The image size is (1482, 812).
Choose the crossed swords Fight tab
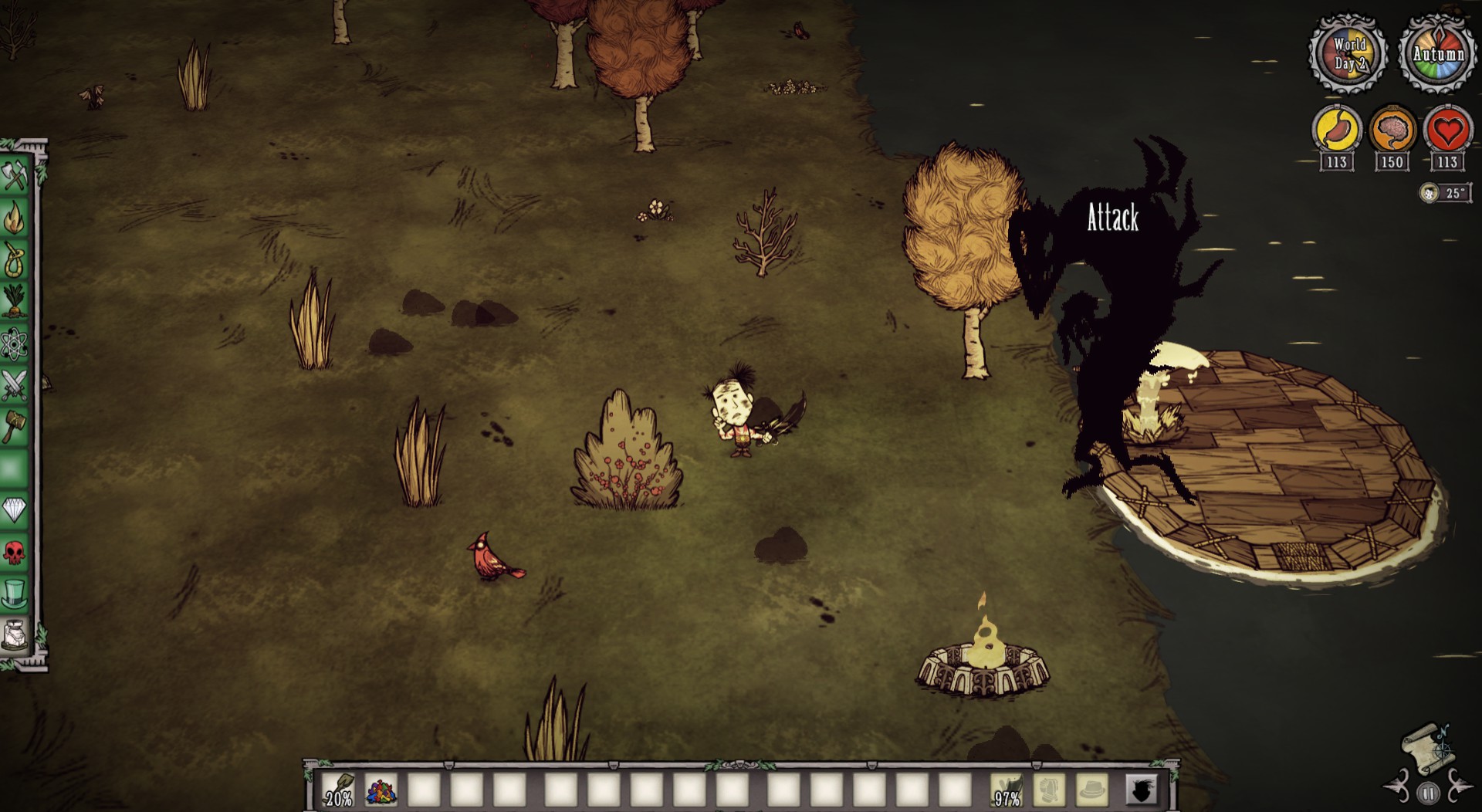pyautogui.click(x=15, y=384)
